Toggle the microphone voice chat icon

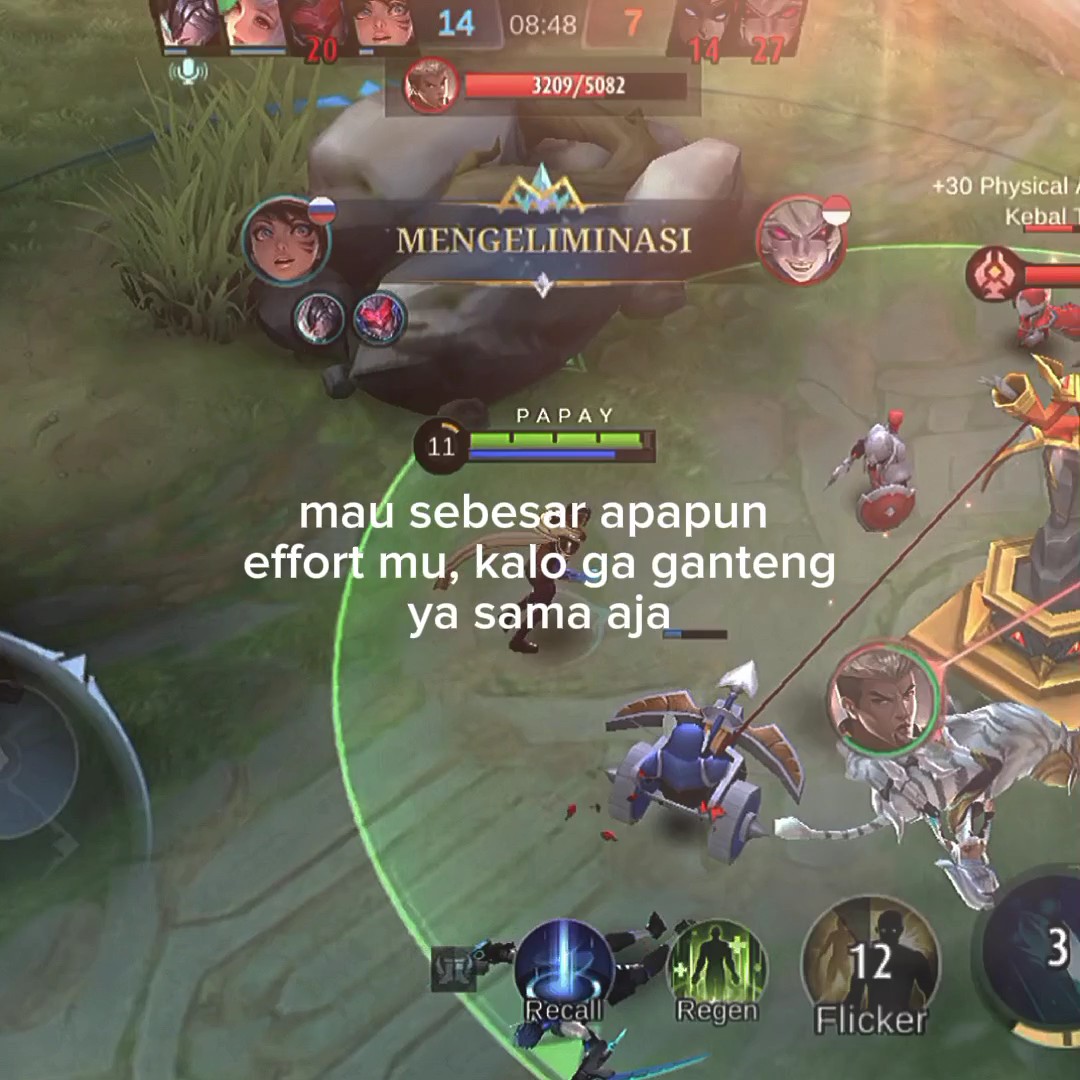(x=188, y=71)
